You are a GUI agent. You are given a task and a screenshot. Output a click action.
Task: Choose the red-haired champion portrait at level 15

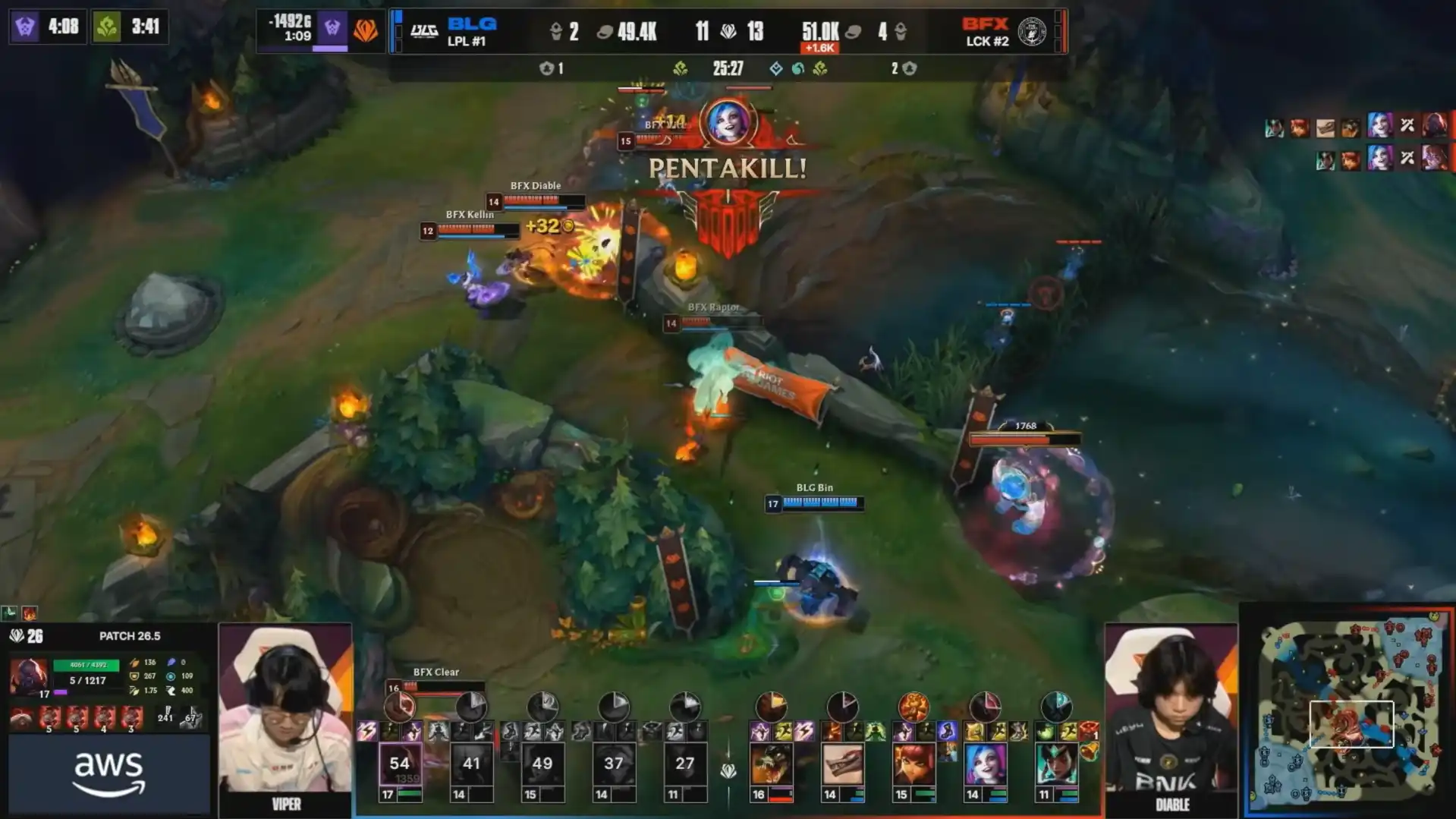(x=914, y=764)
